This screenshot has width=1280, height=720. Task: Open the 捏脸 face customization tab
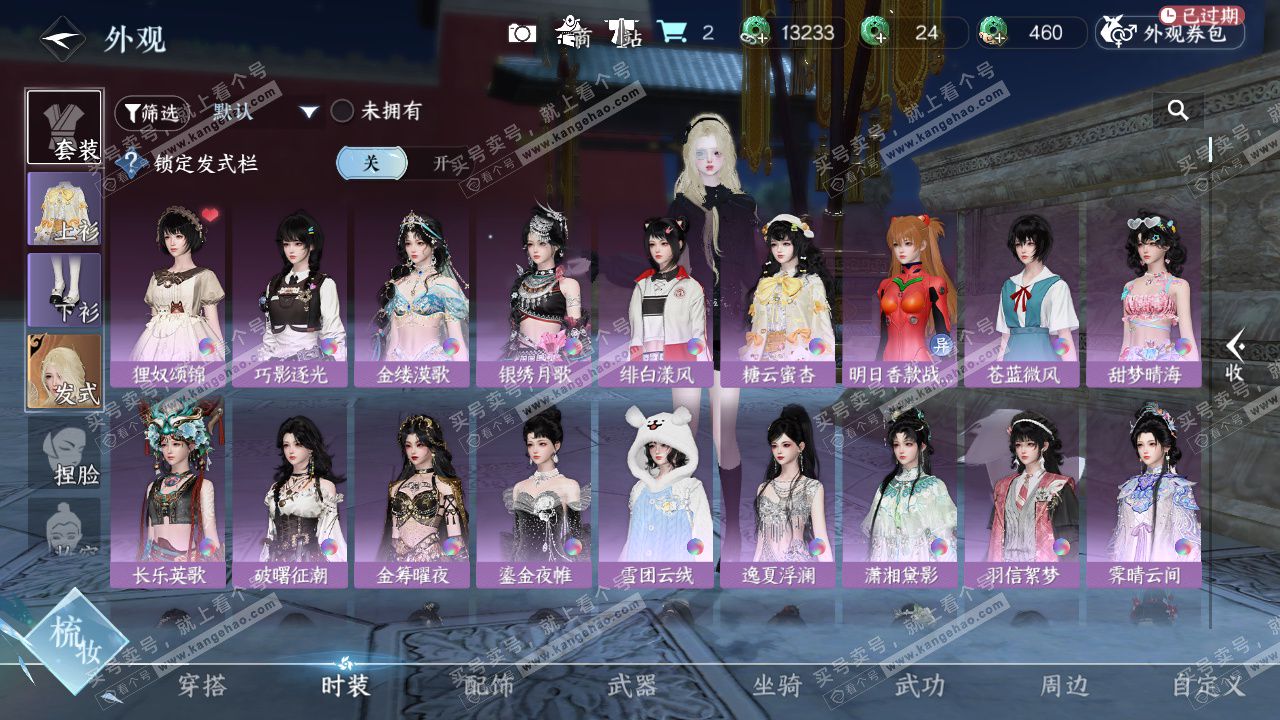(64, 452)
